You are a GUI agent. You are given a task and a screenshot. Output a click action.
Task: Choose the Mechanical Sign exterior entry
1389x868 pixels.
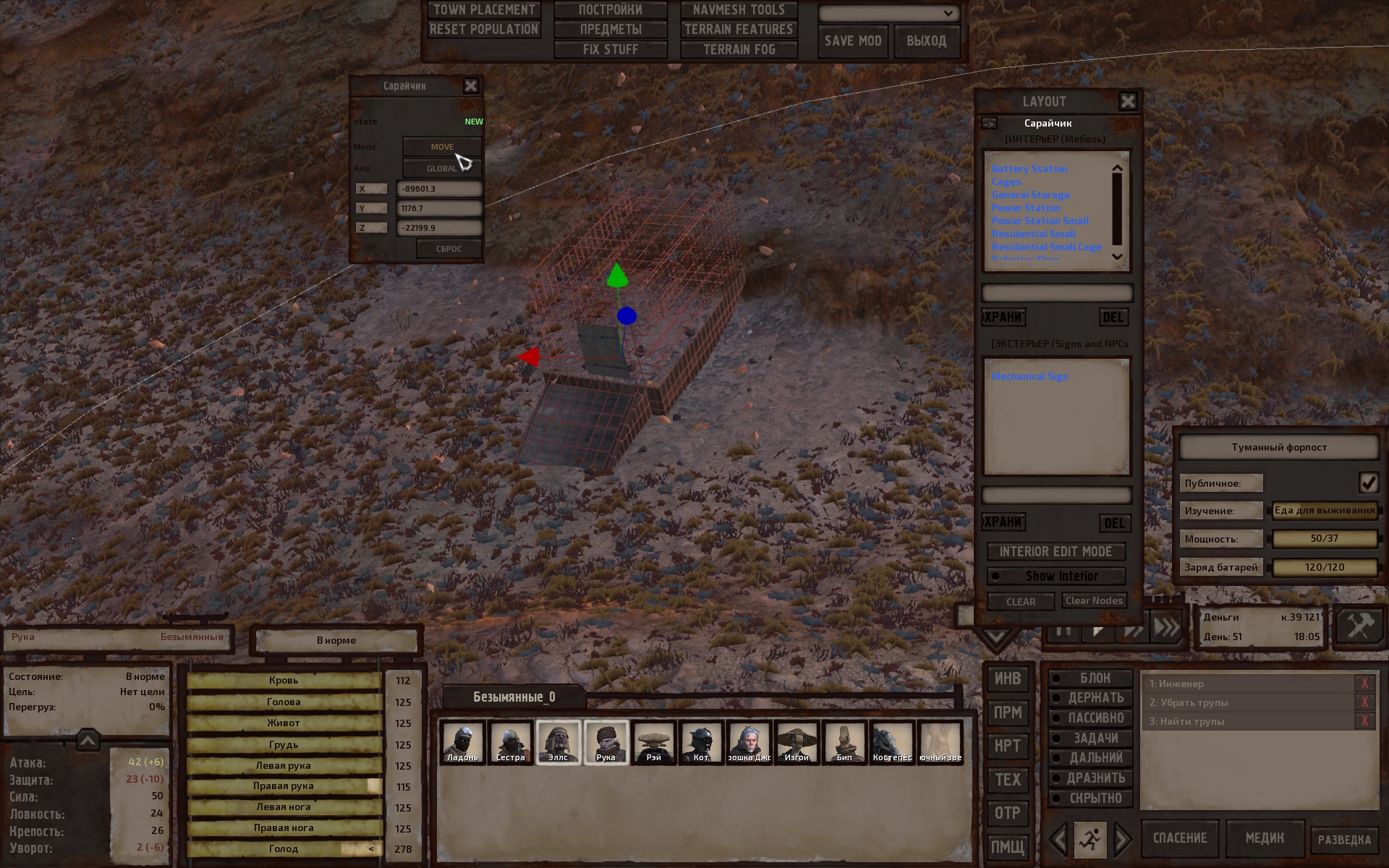(x=1029, y=377)
